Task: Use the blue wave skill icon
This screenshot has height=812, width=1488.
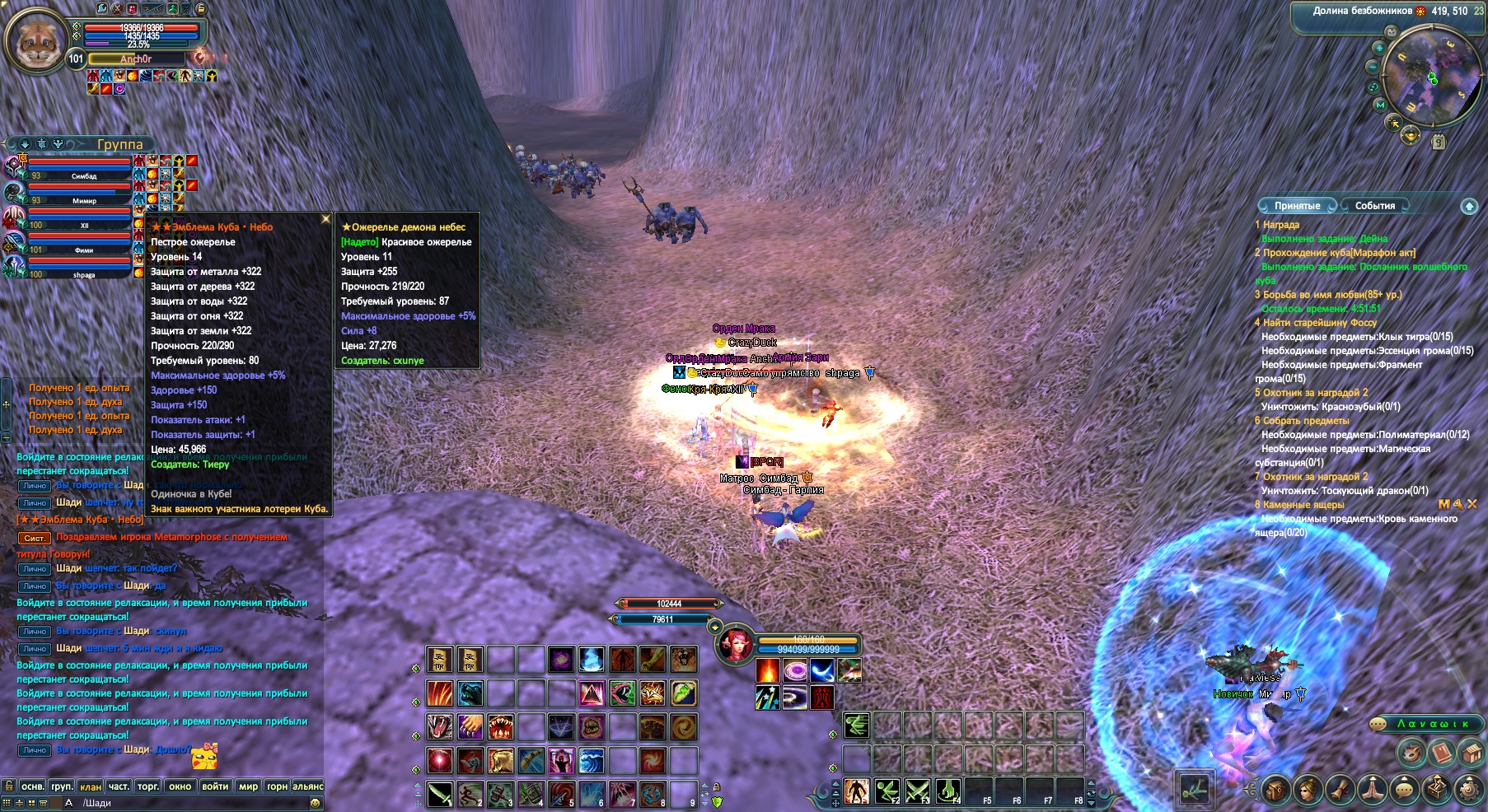Action: coord(592,759)
